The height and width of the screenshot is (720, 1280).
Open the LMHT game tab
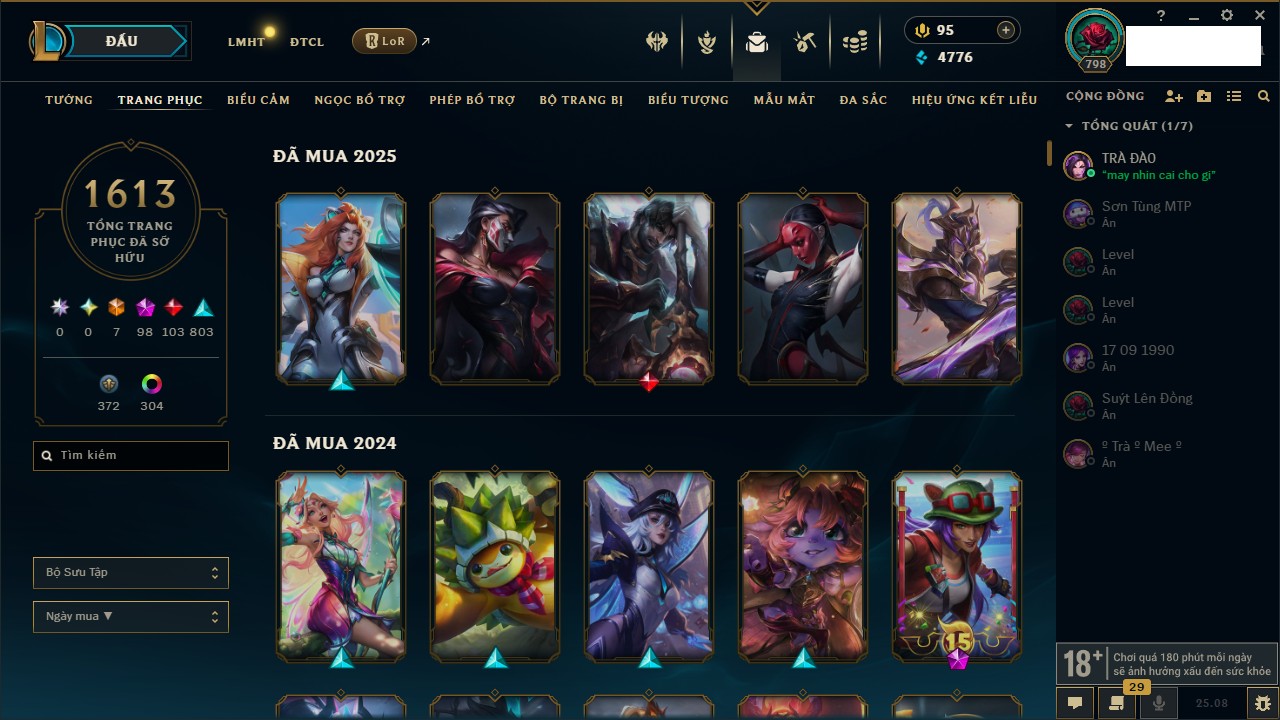click(246, 42)
